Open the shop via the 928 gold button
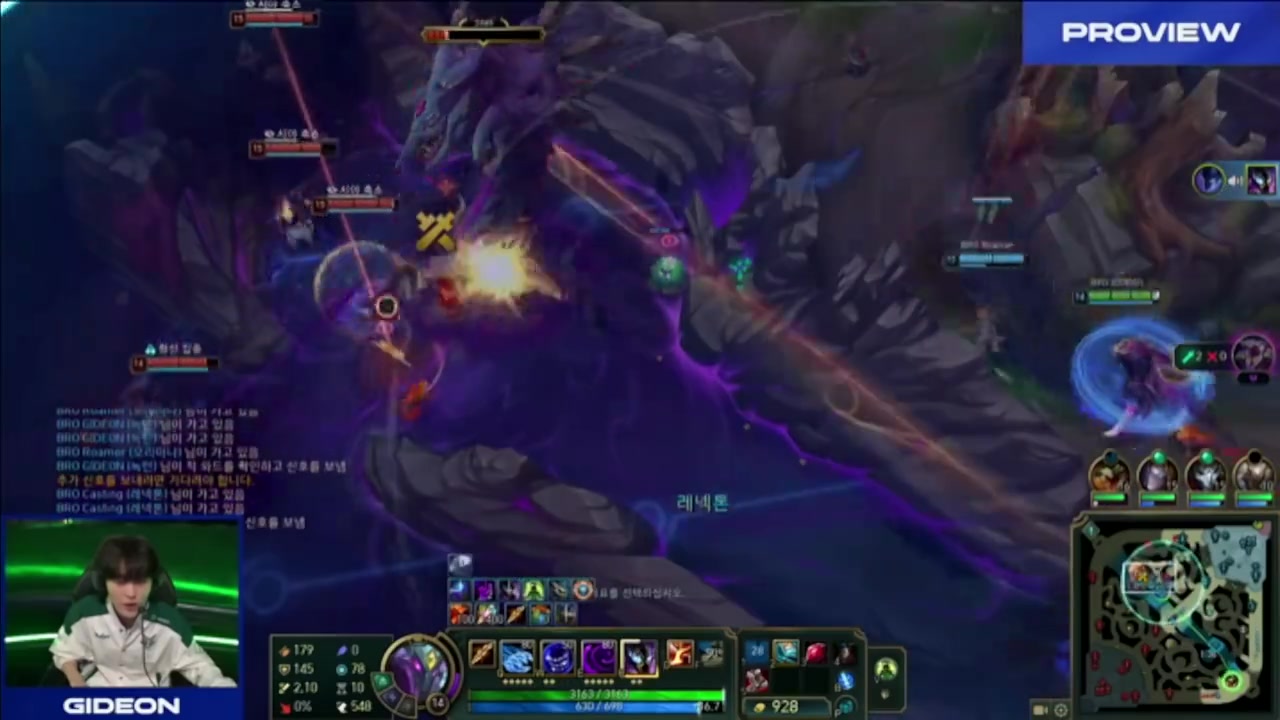 point(785,706)
